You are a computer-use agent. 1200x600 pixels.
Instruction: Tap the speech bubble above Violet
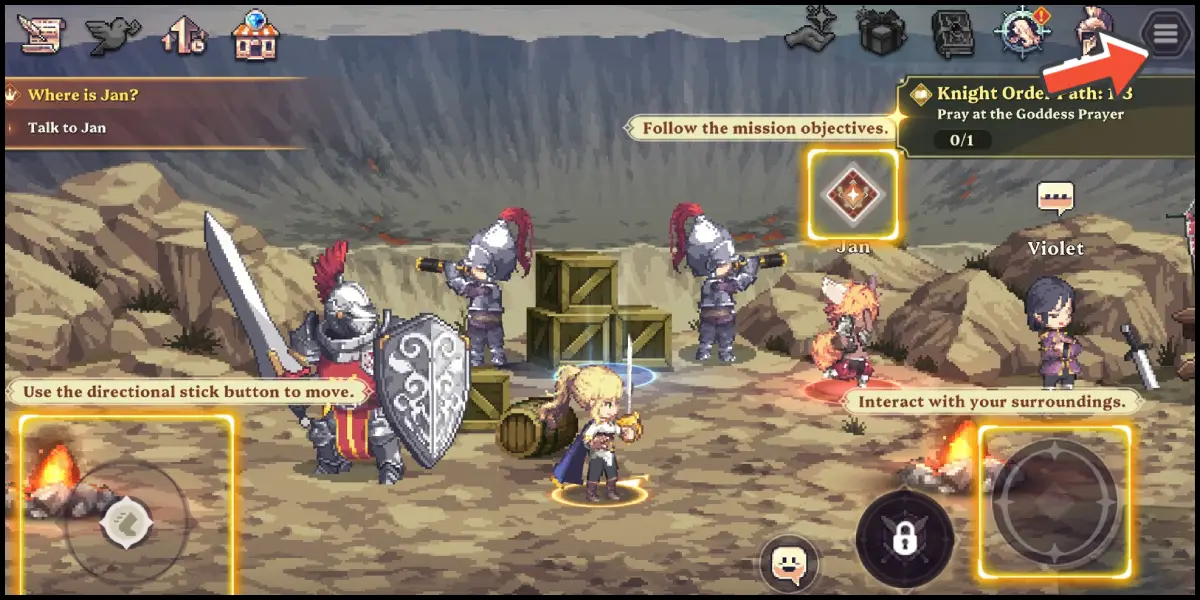pyautogui.click(x=1055, y=200)
